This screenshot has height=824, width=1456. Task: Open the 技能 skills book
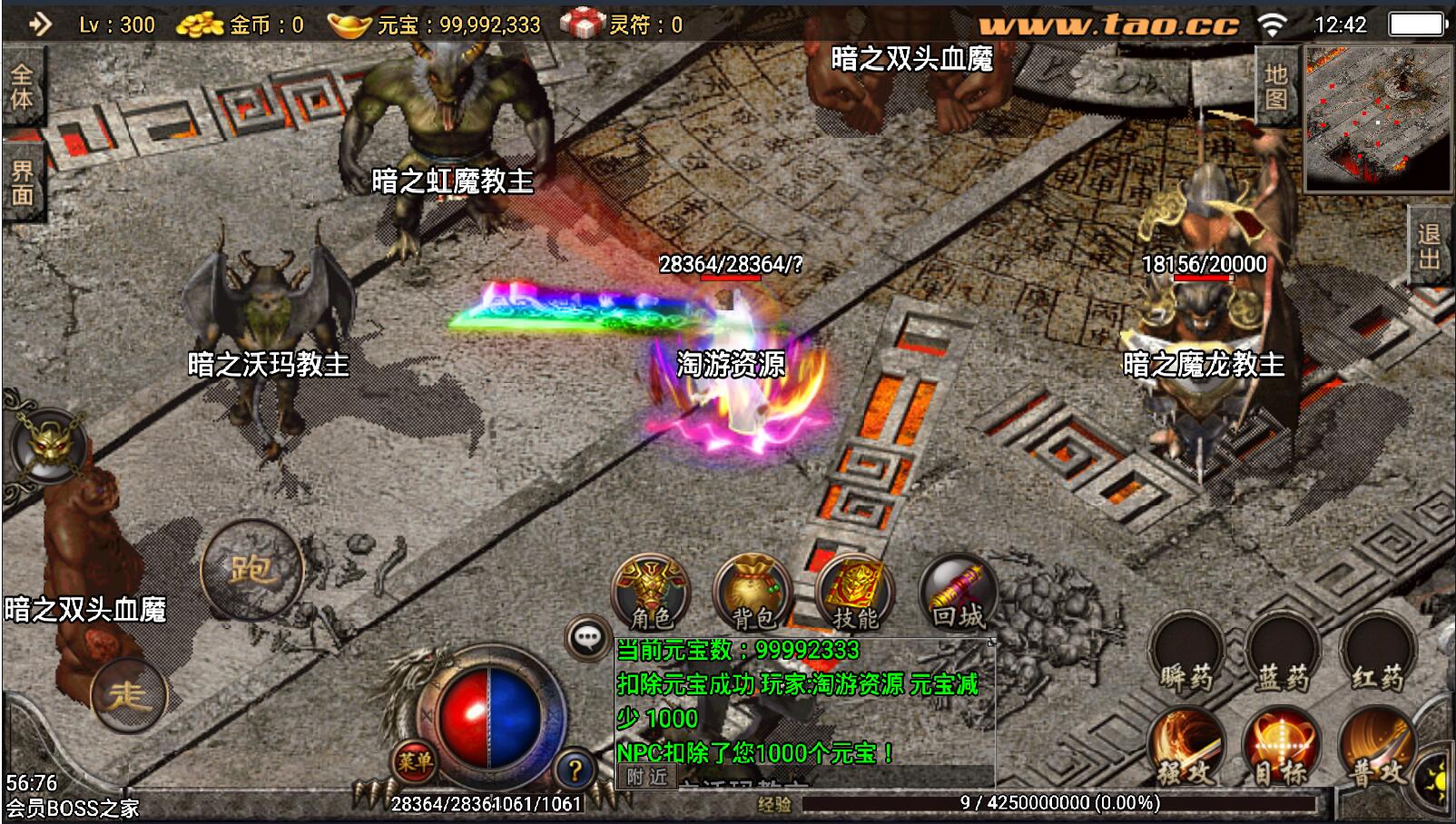pos(854,592)
